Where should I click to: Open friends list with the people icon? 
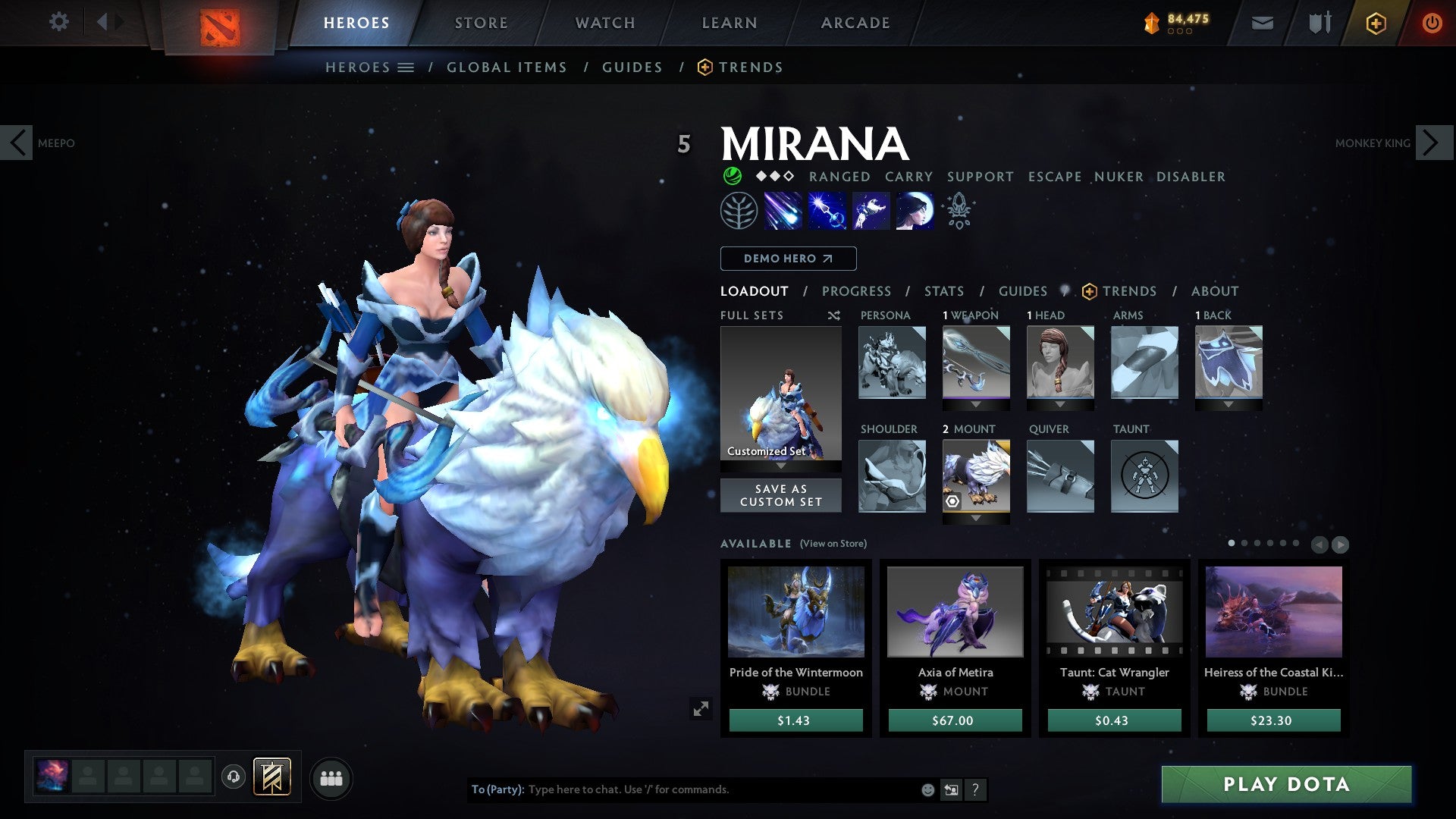331,777
